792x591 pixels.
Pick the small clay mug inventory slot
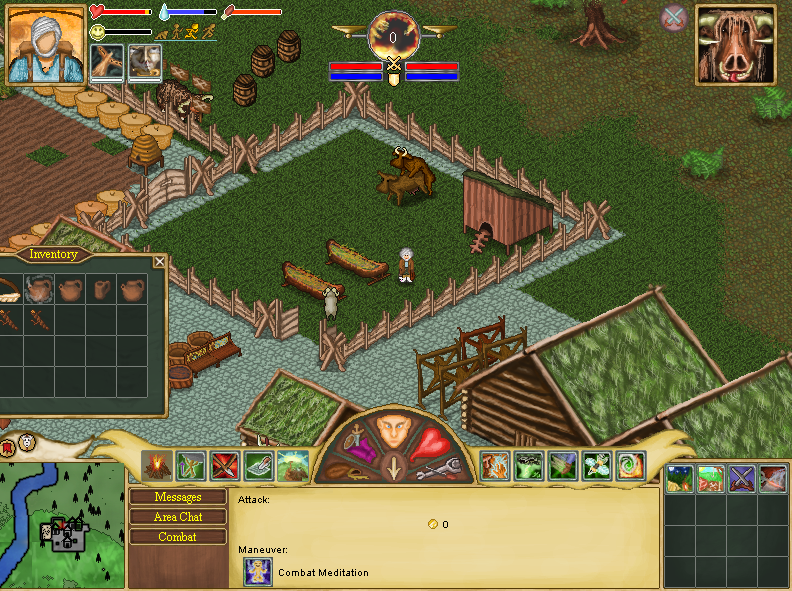[x=102, y=290]
